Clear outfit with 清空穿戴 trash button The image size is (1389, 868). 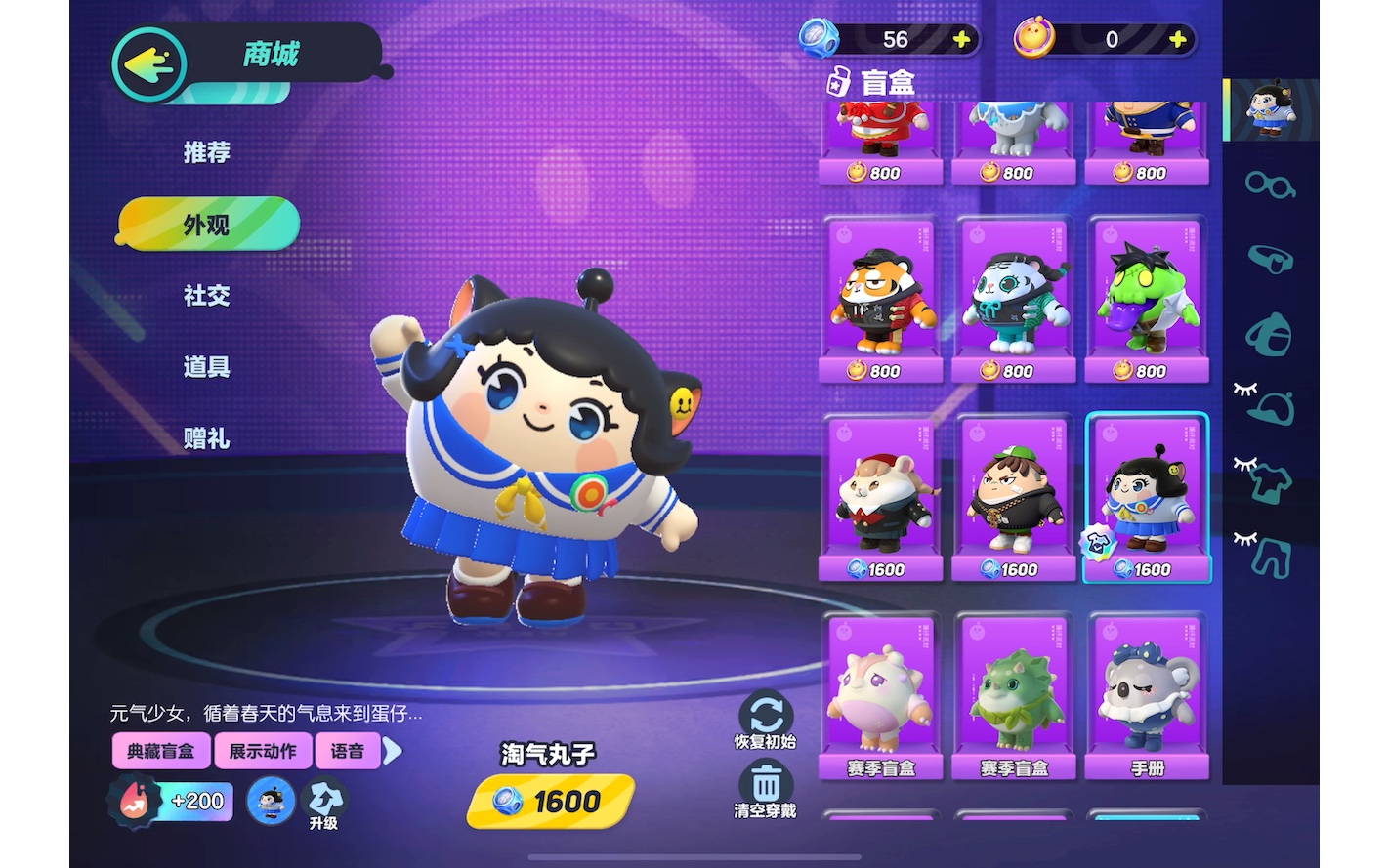click(x=765, y=790)
